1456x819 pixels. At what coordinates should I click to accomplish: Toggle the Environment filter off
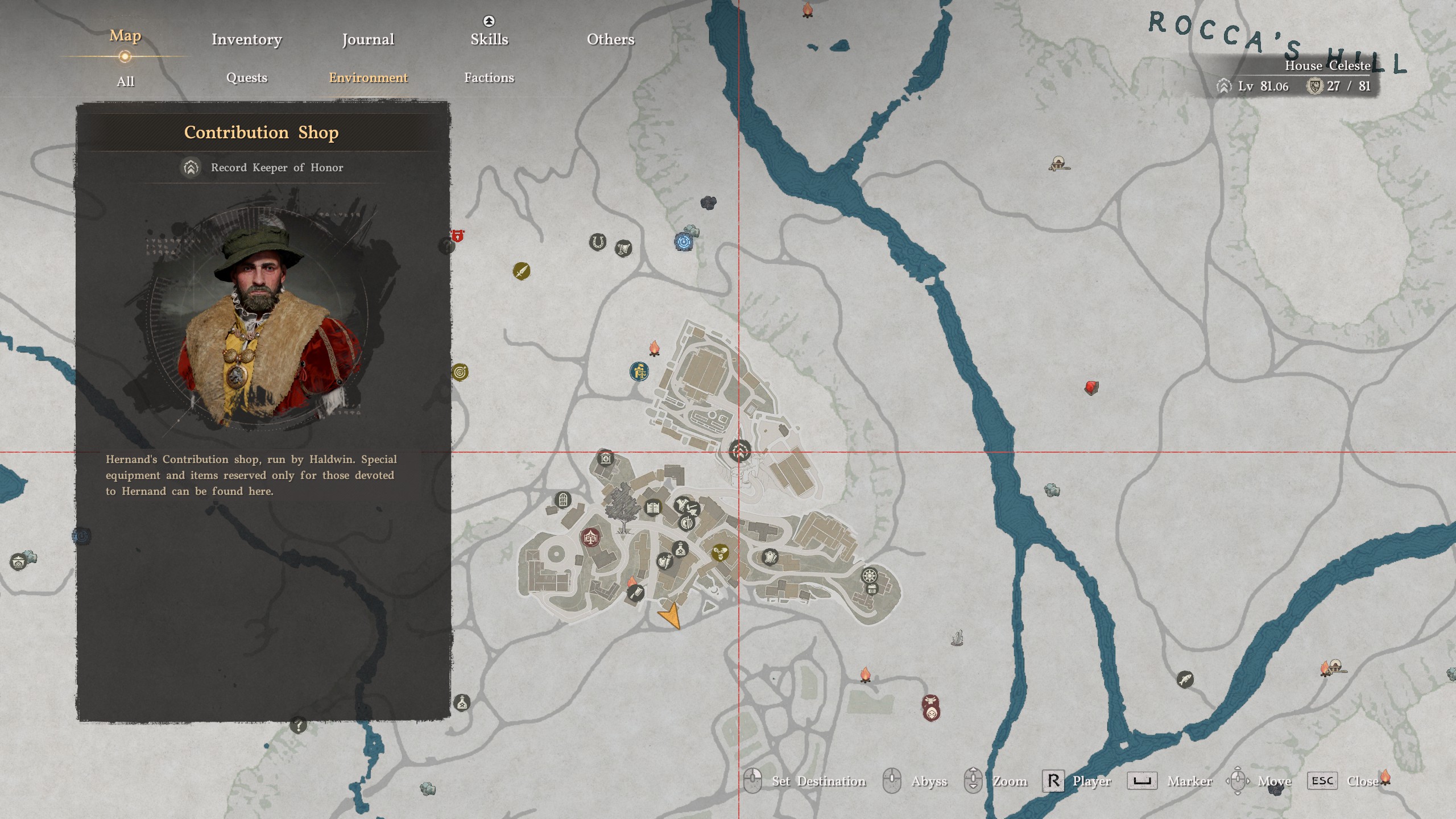pyautogui.click(x=369, y=78)
